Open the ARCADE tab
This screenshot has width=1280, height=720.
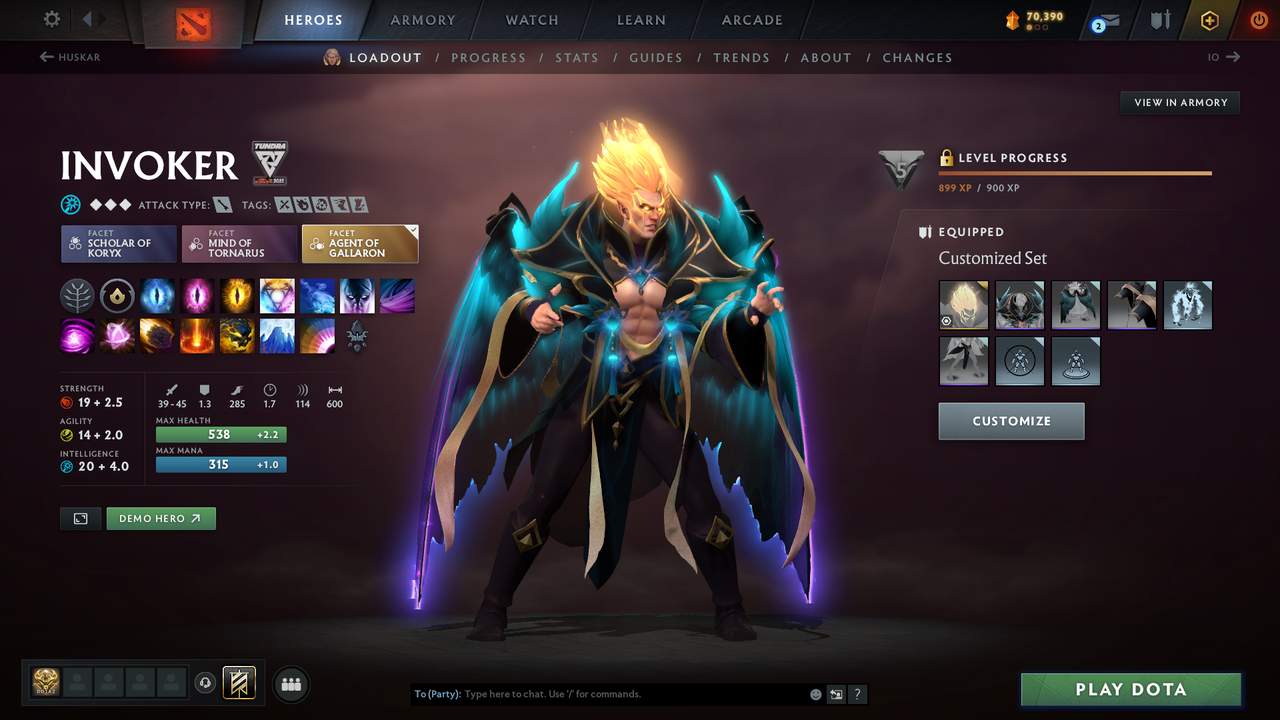tap(751, 20)
